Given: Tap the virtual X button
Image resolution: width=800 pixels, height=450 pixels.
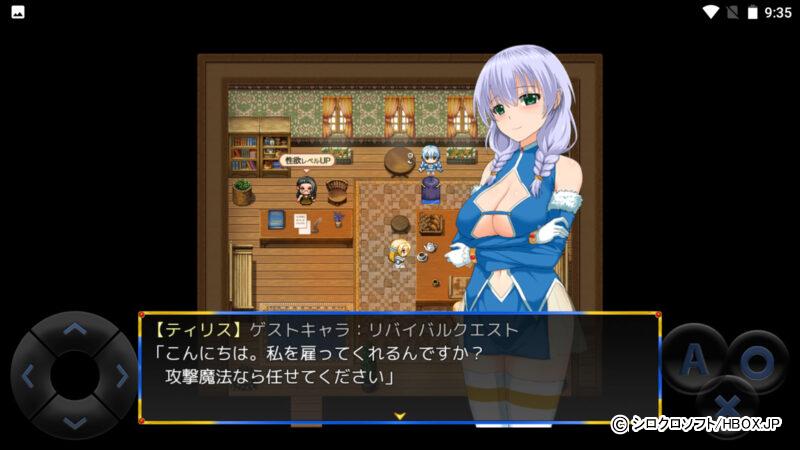Looking at the screenshot, I should (728, 407).
